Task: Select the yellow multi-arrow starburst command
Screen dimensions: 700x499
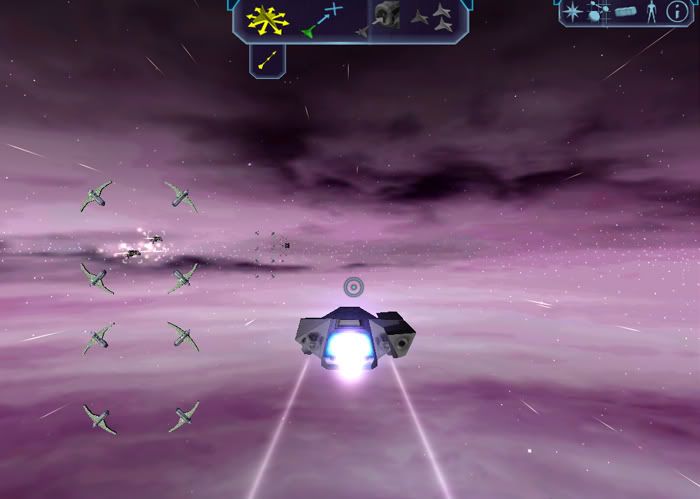Action: 268,18
